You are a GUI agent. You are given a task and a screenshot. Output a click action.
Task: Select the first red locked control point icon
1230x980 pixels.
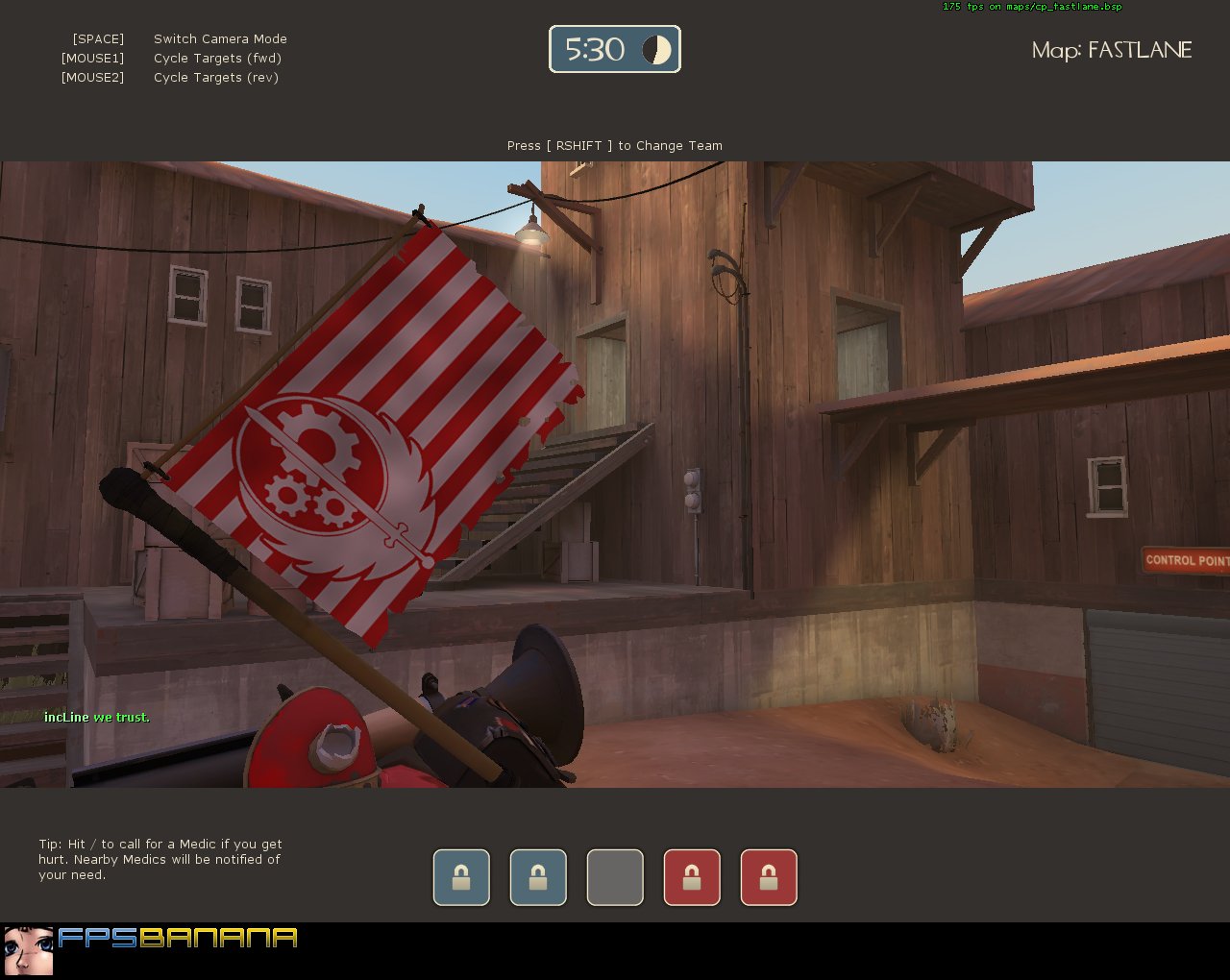point(692,877)
